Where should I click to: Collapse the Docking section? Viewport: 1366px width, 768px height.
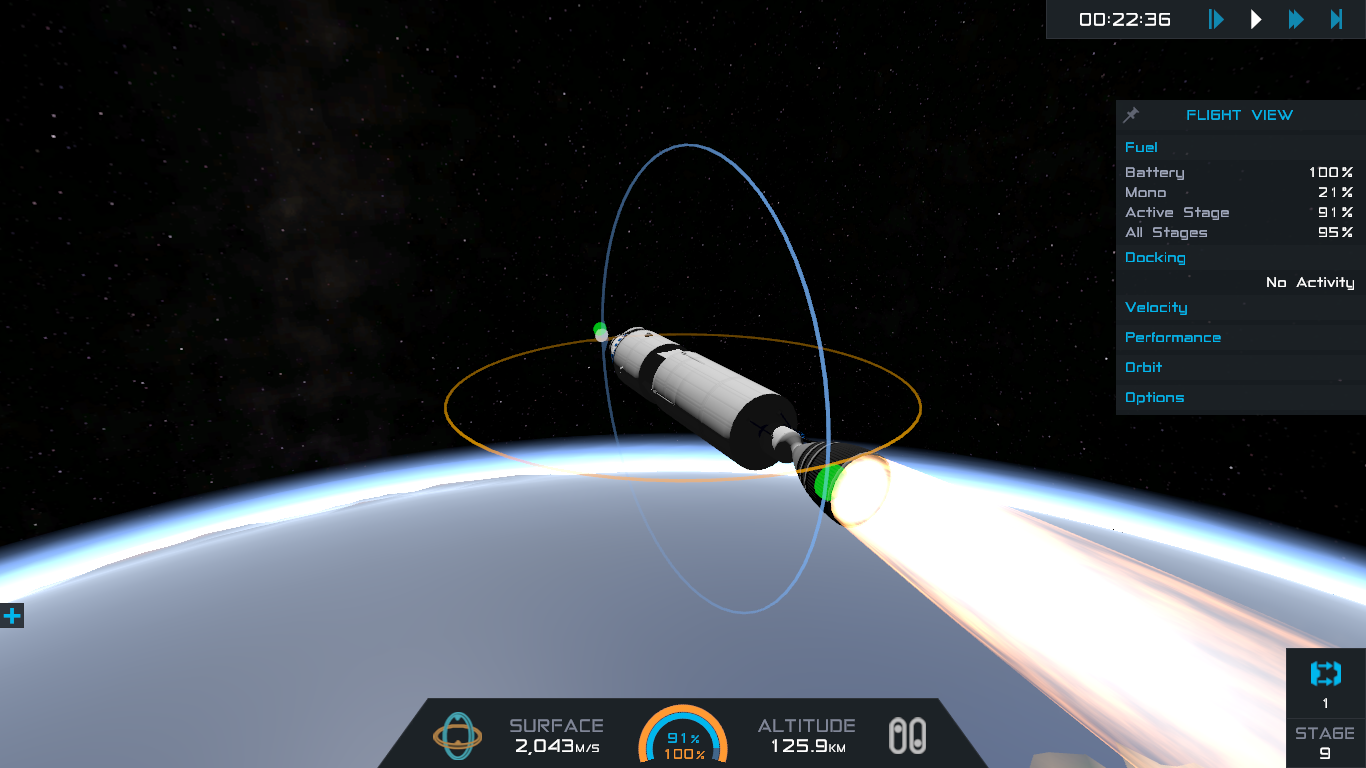[1155, 257]
